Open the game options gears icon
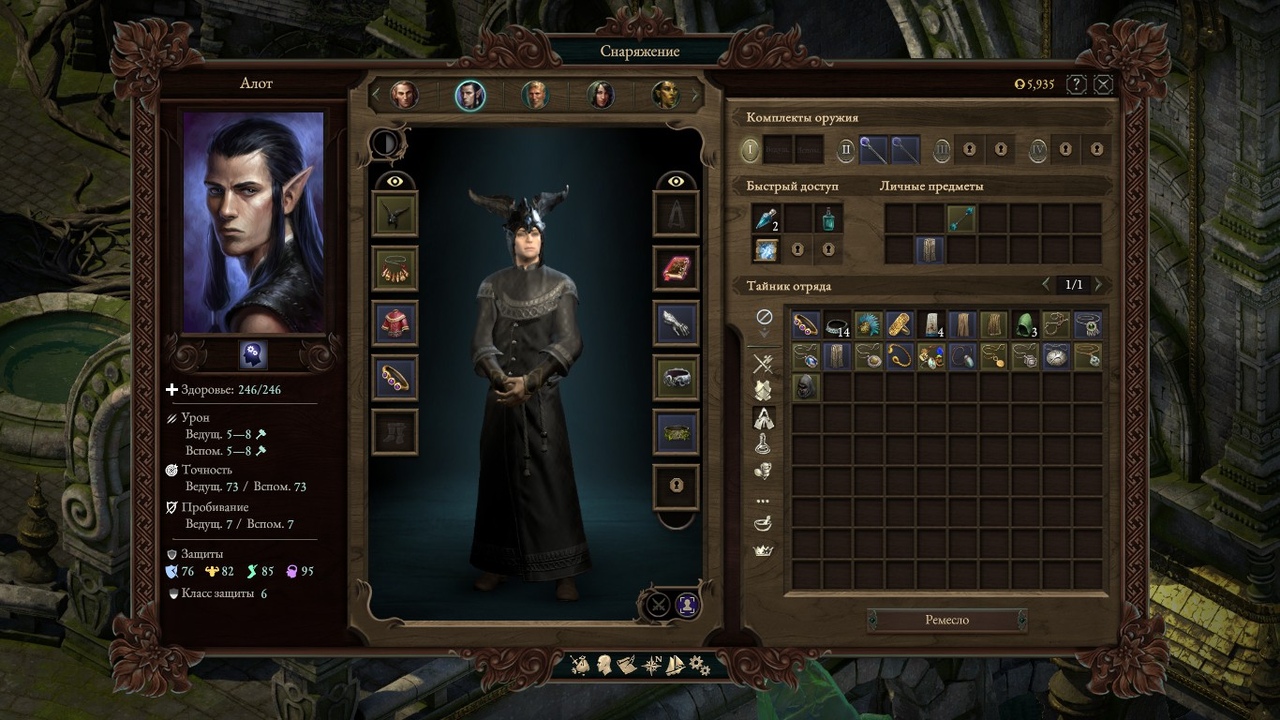Viewport: 1280px width, 720px height. tap(699, 665)
